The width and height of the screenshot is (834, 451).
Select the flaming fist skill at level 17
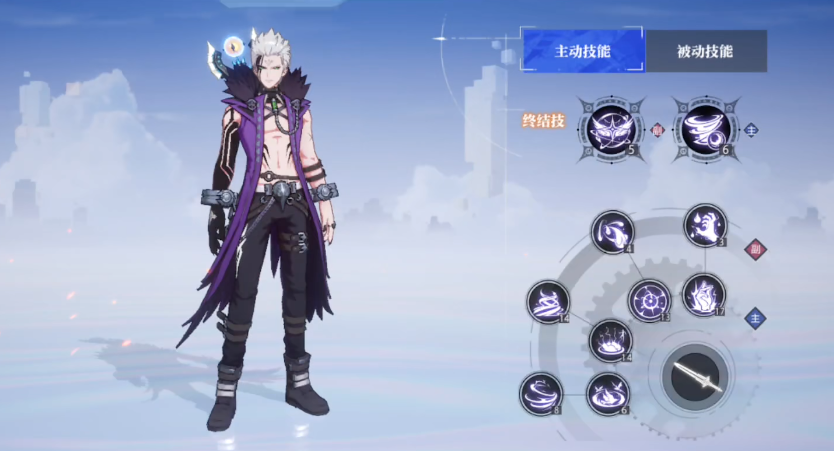(704, 294)
